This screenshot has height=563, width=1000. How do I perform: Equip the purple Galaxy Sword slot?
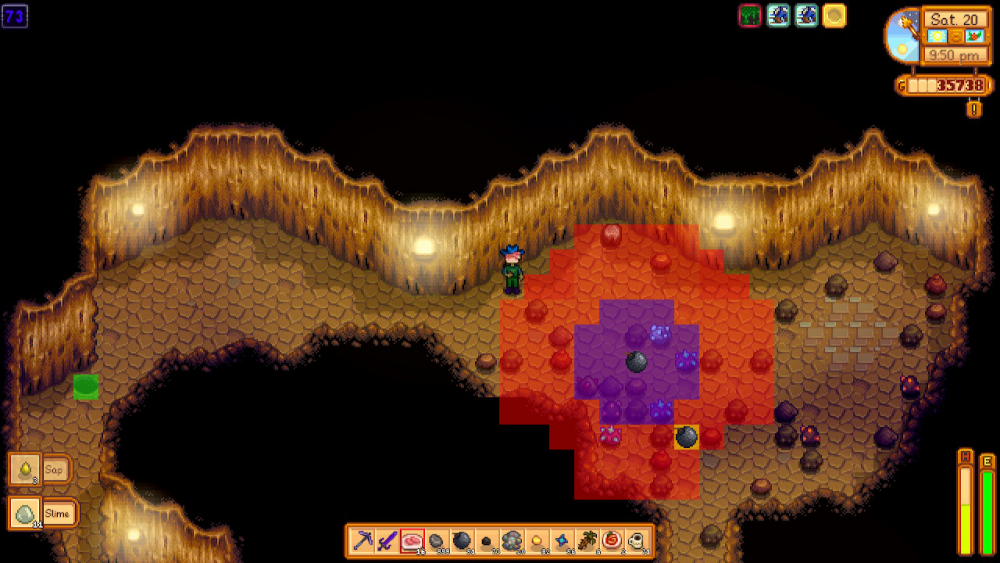[388, 541]
